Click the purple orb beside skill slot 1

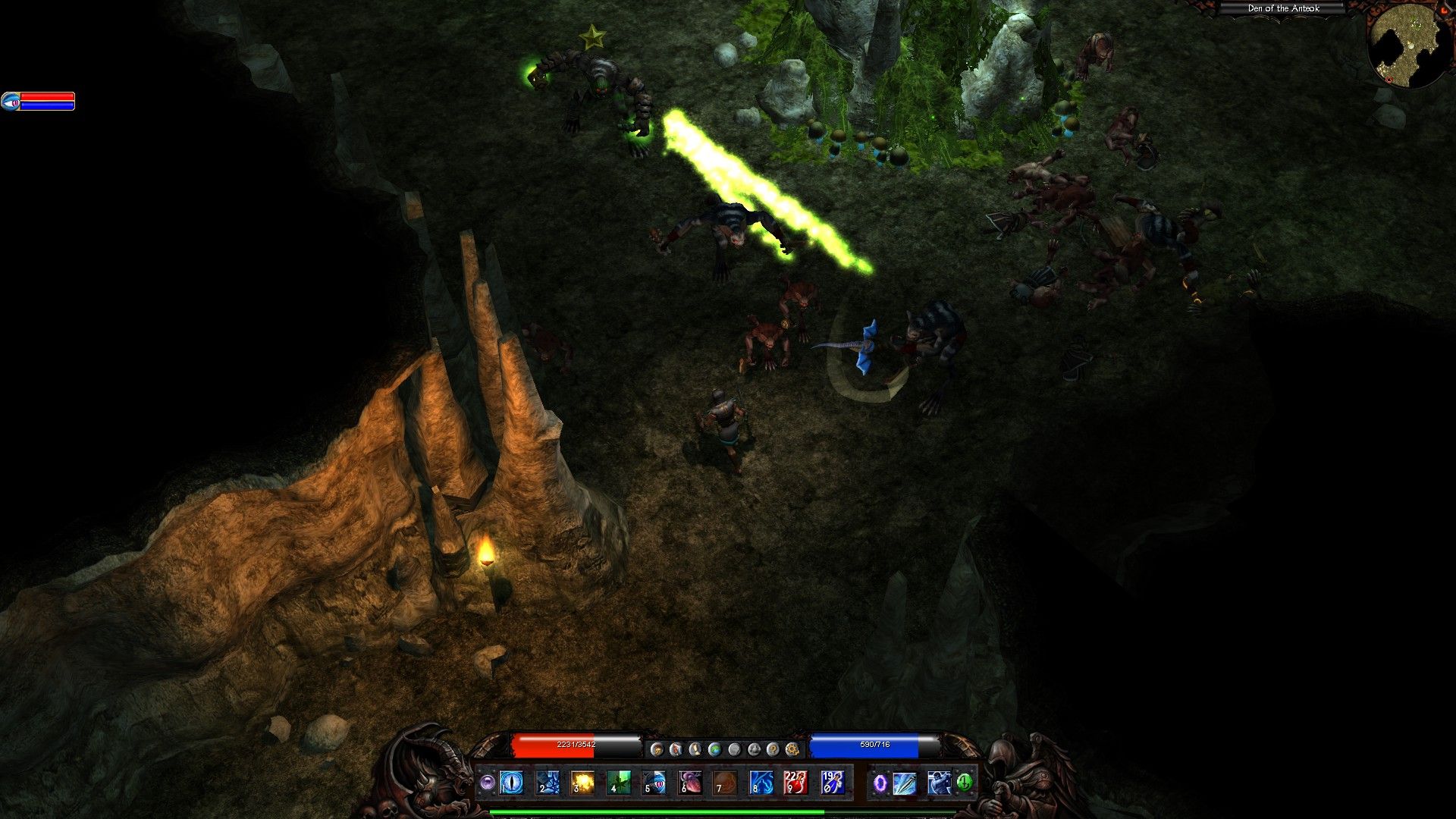487,782
